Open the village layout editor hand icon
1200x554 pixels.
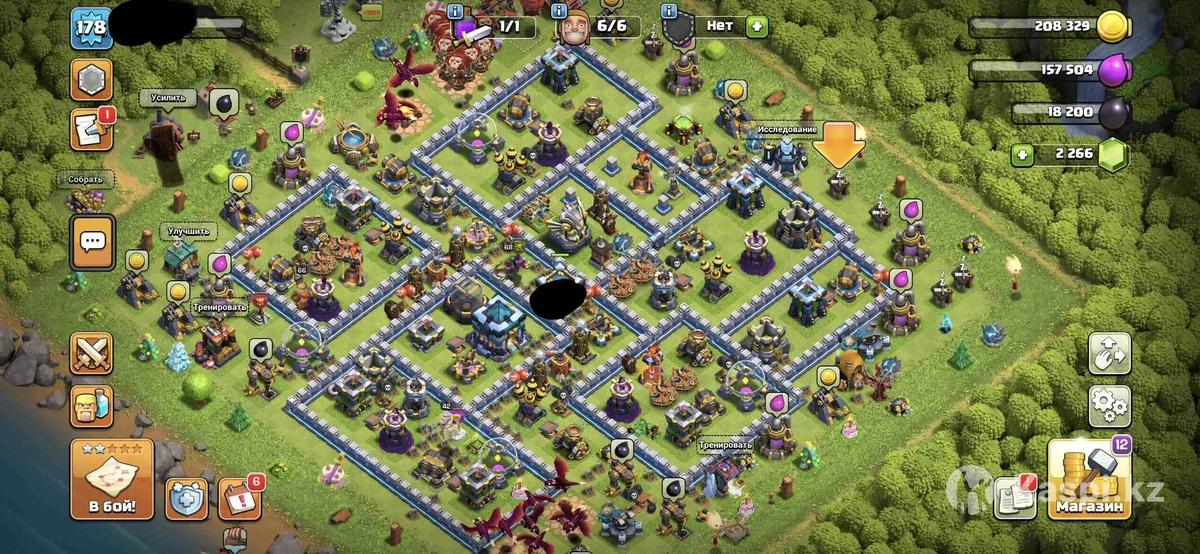(x=1109, y=352)
